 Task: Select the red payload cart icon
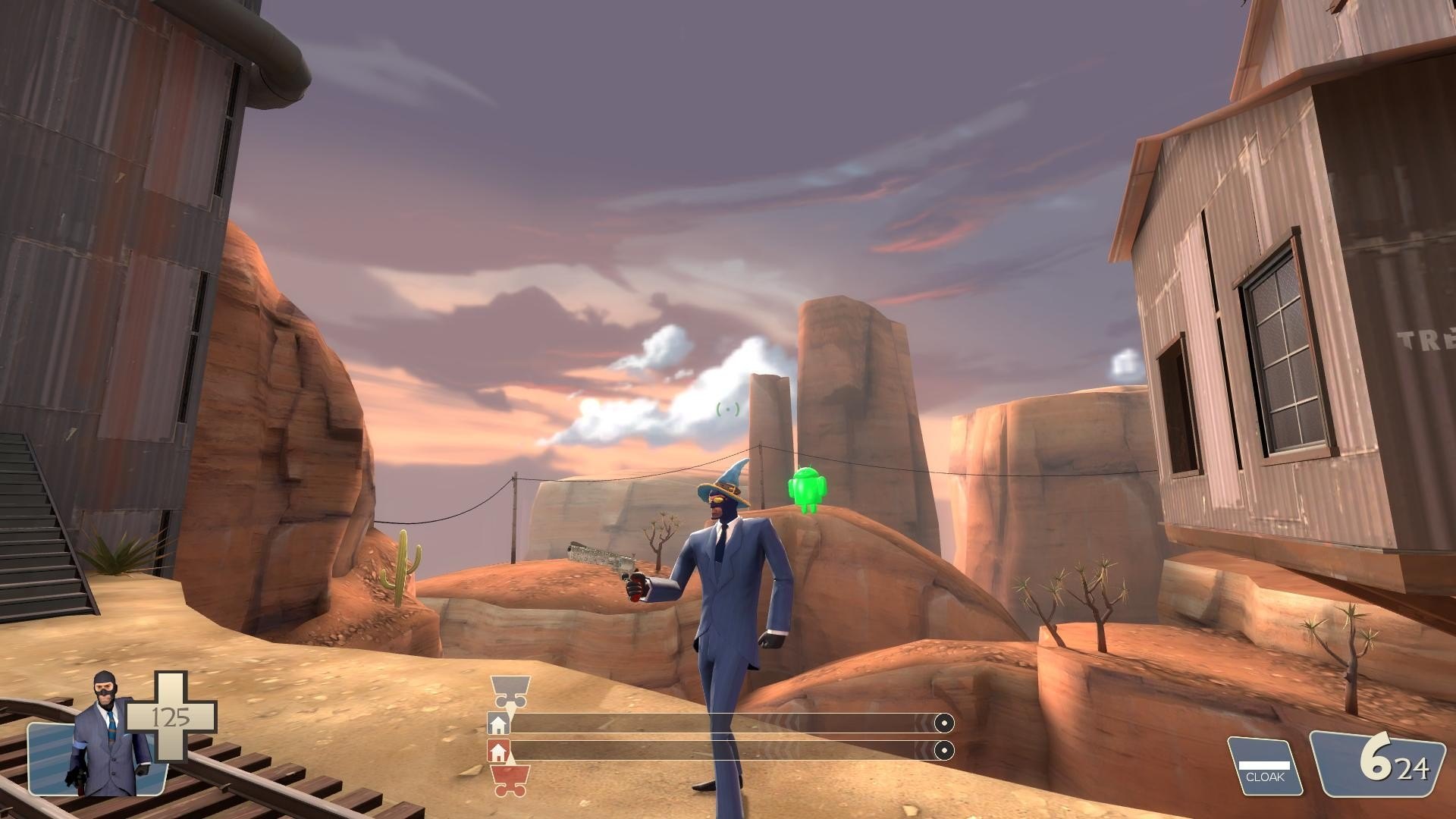(509, 780)
